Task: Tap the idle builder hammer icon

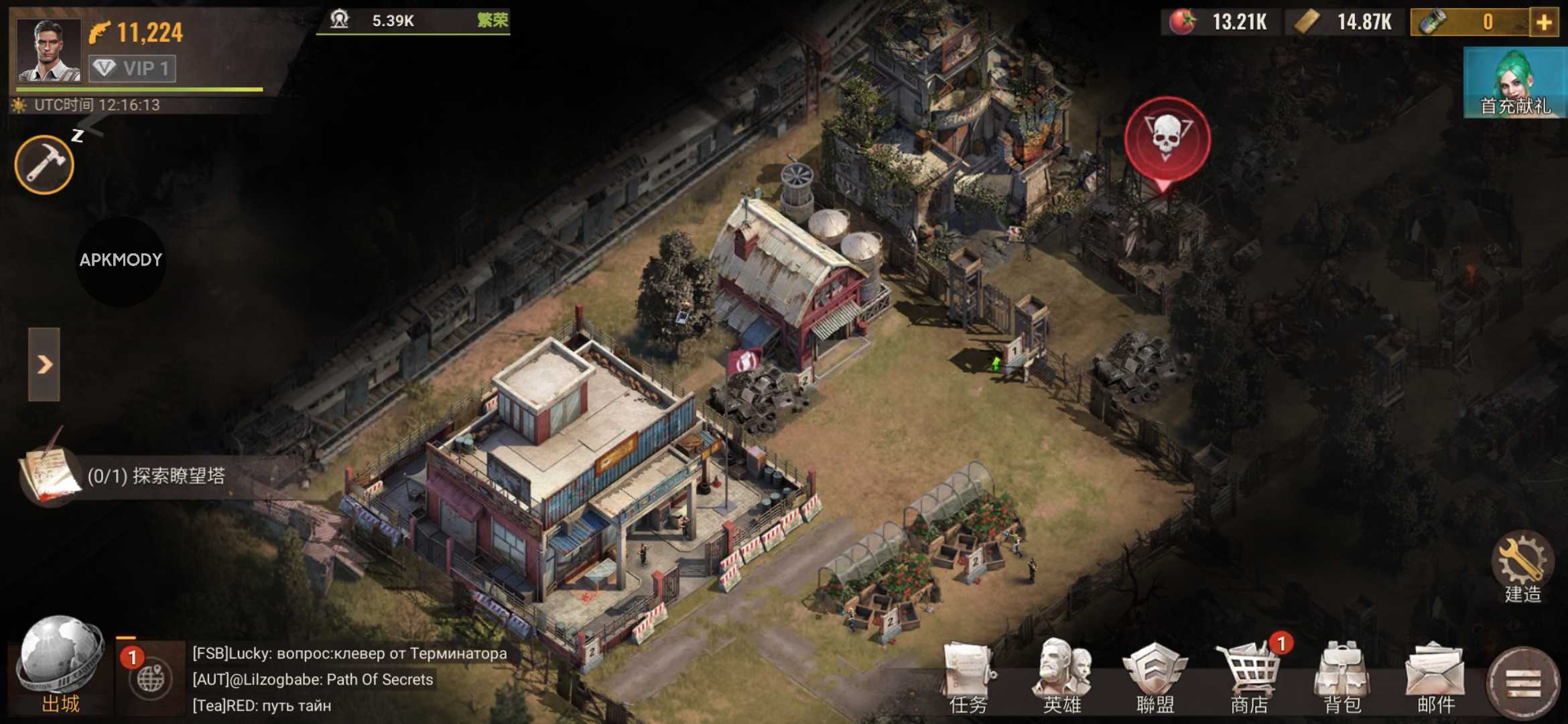Action: tap(44, 164)
